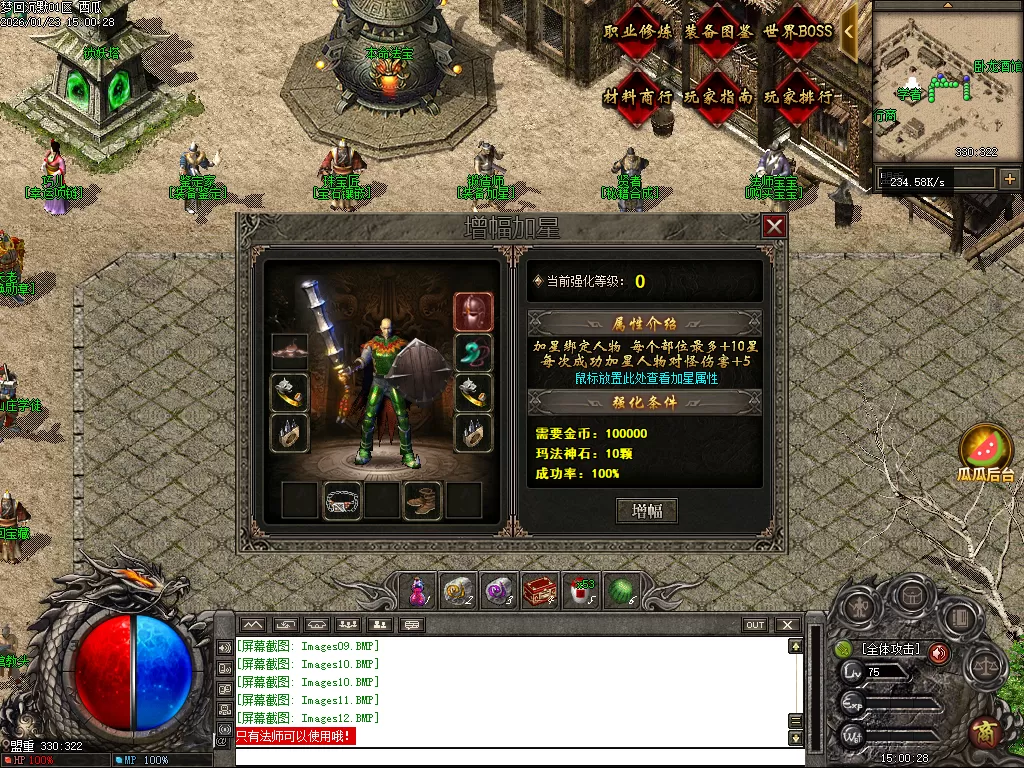Open the 职业修炼 class training menu
Image resolution: width=1024 pixels, height=768 pixels.
(x=638, y=32)
